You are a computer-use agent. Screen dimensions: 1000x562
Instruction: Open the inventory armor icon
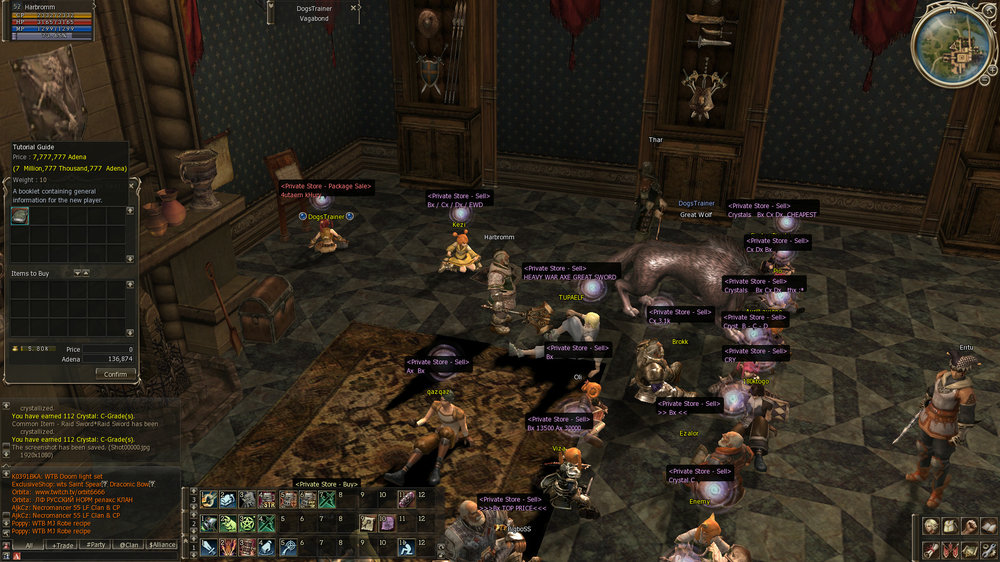[x=950, y=526]
